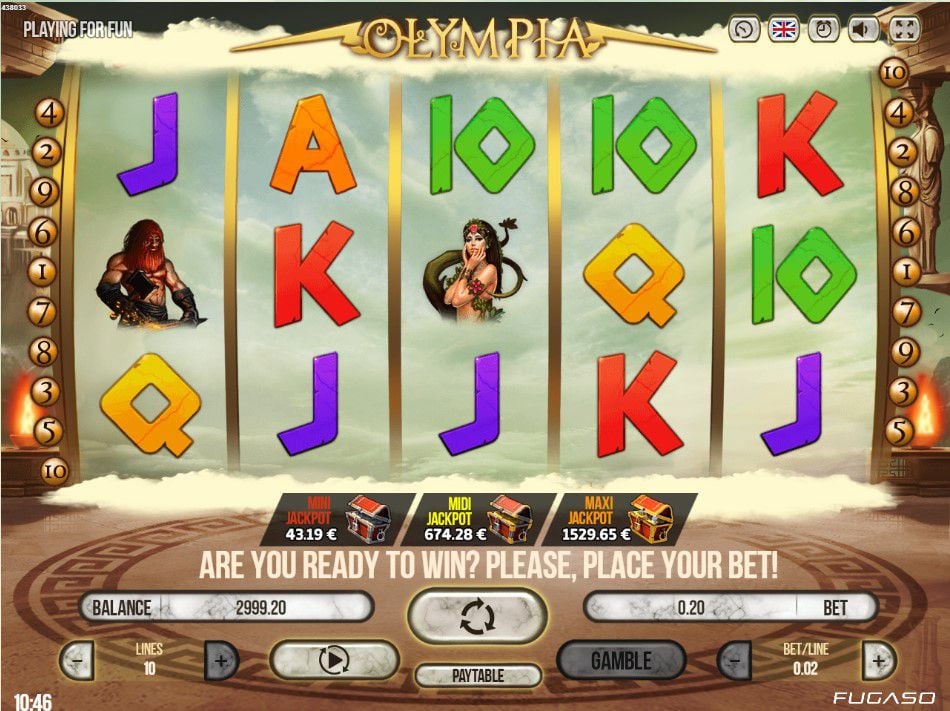Change language via the UK flag
950x711 pixels.
[783, 29]
